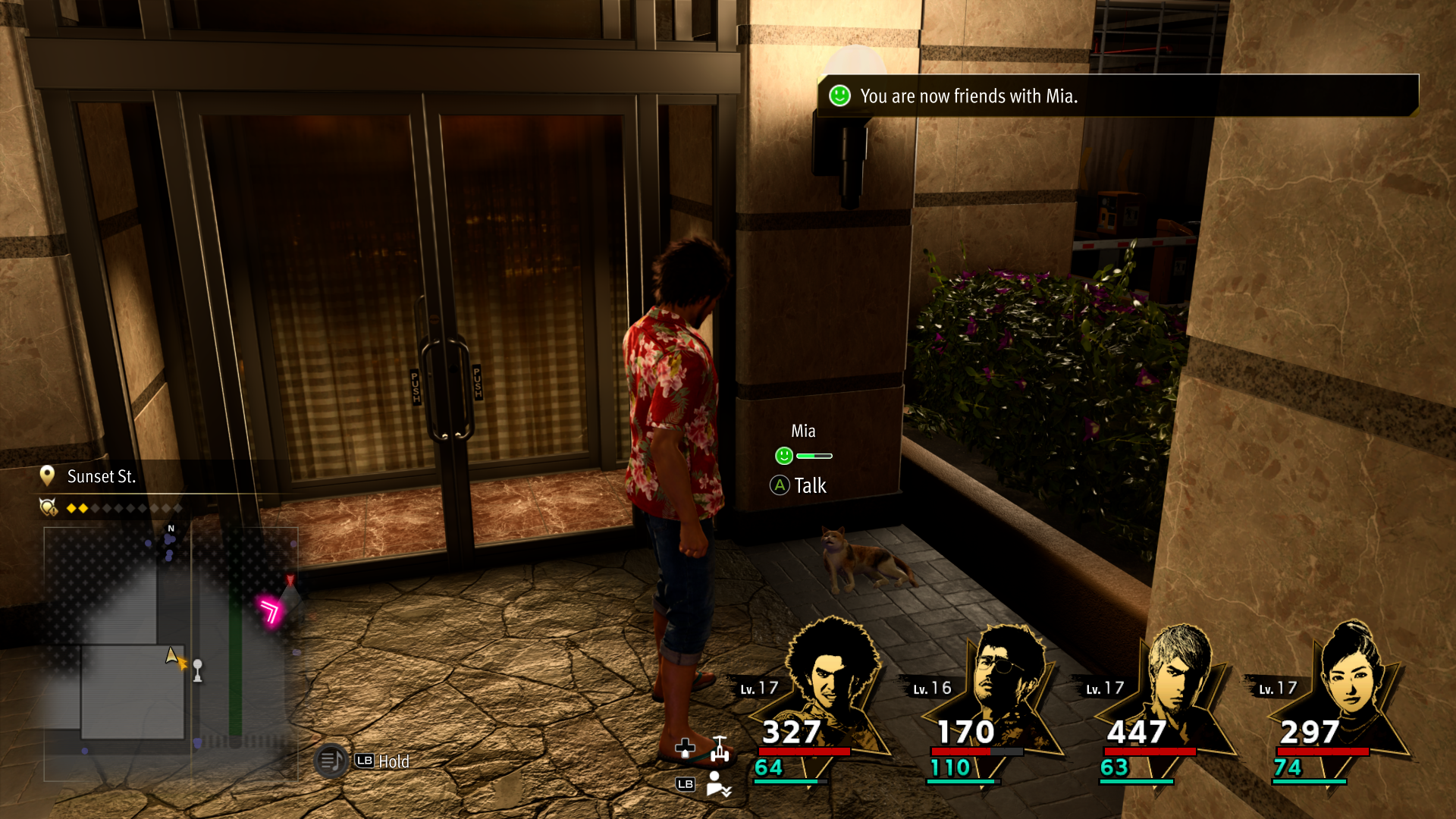
Task: Open the music playlist icon
Action: (331, 761)
